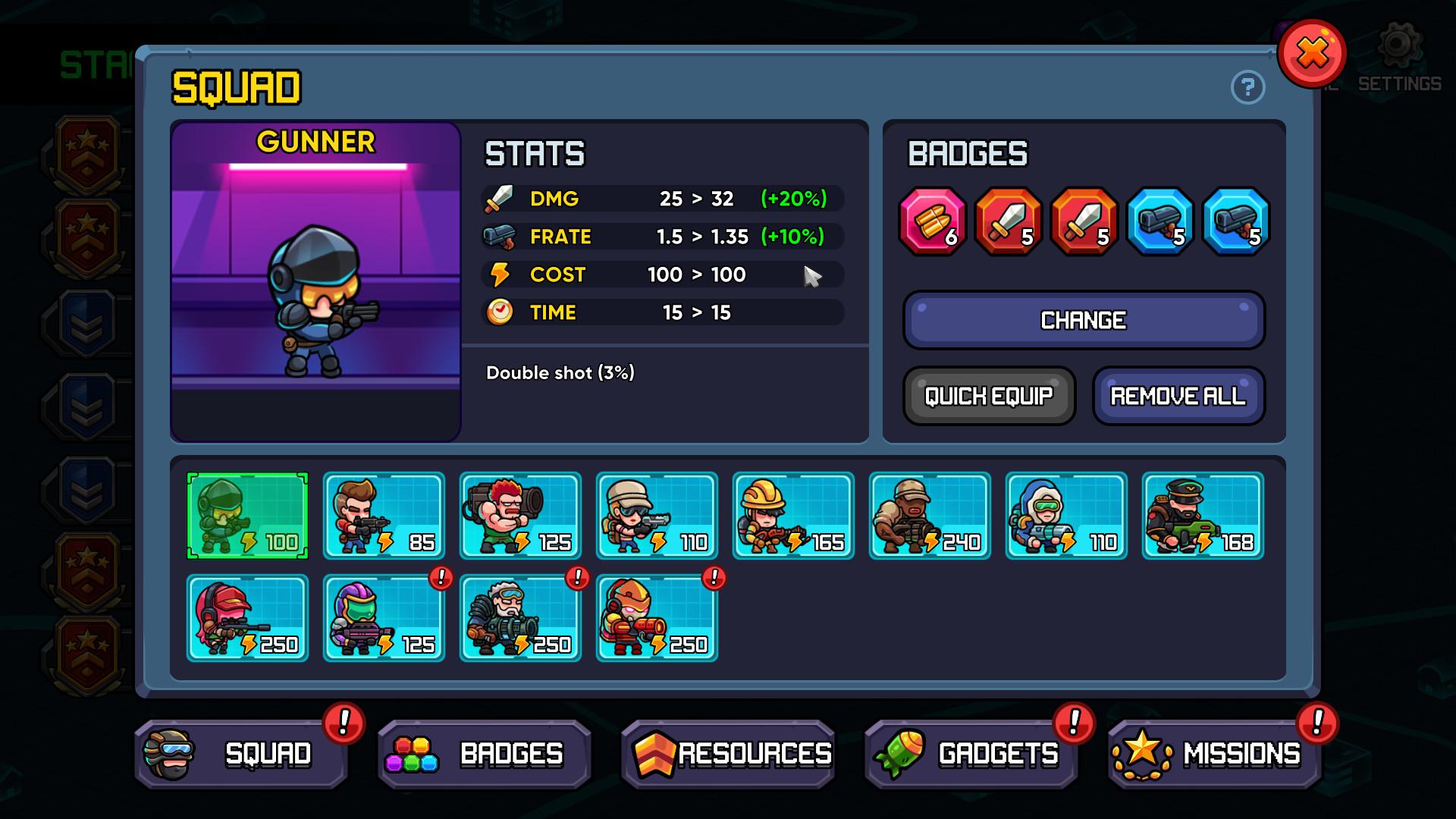The image size is (1456, 819).
Task: Click the DMG sword stat icon
Action: (501, 198)
